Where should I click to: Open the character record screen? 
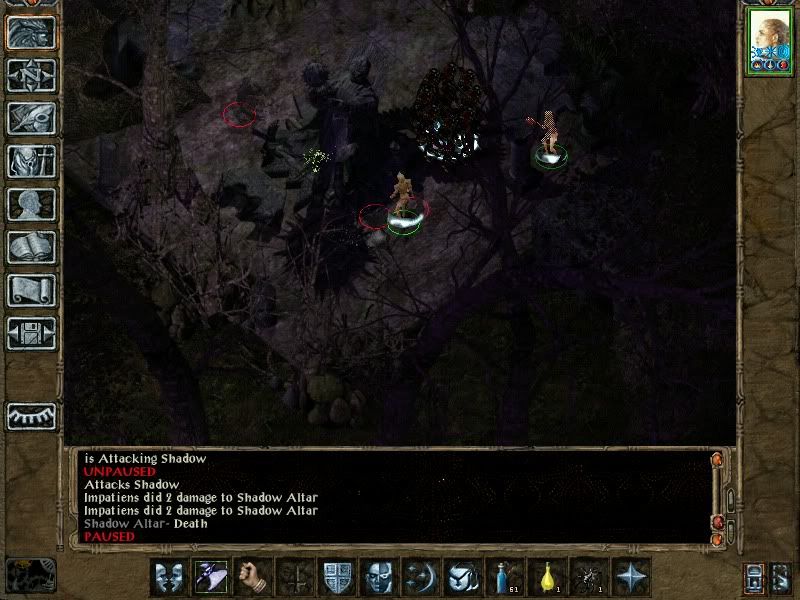tap(31, 204)
